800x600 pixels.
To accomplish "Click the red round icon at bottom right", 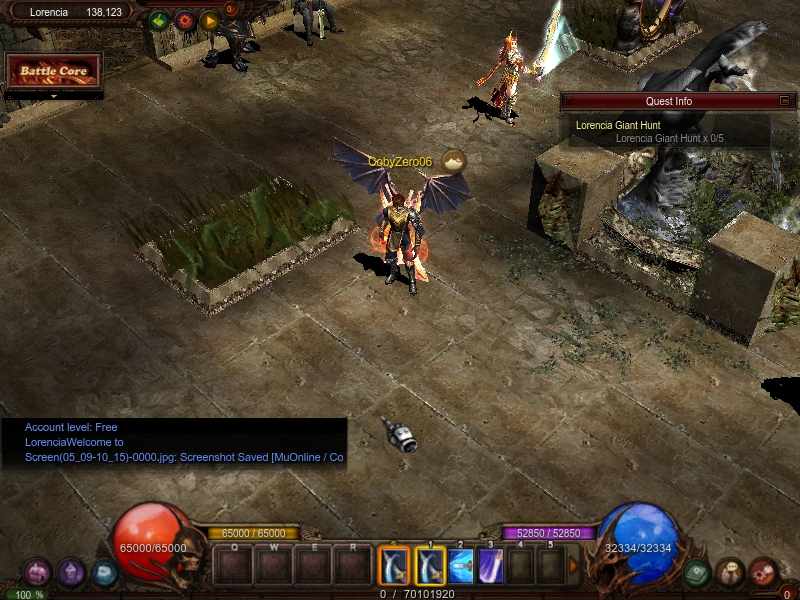I will [763, 572].
